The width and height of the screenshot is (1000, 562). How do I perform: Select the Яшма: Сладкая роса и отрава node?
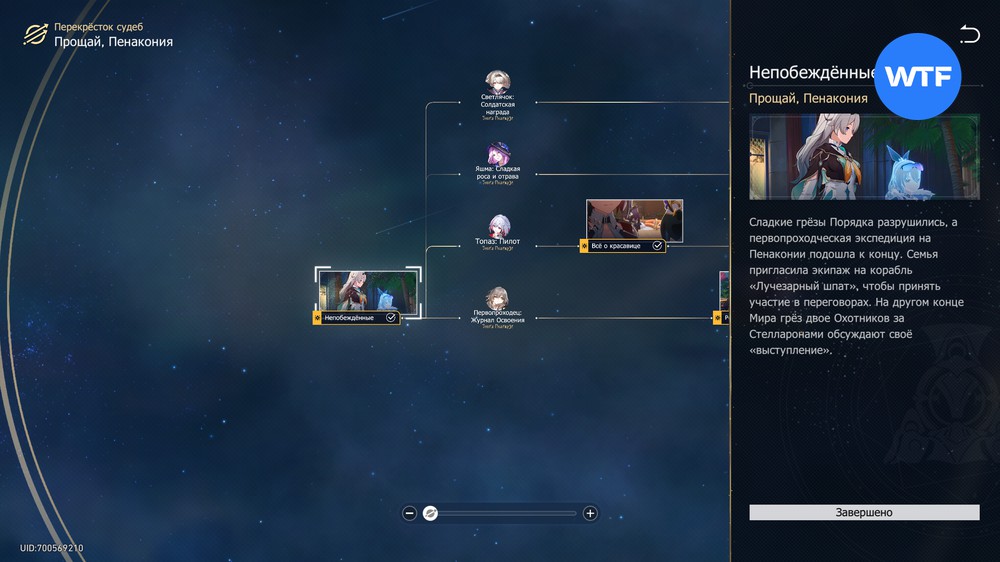coord(497,154)
